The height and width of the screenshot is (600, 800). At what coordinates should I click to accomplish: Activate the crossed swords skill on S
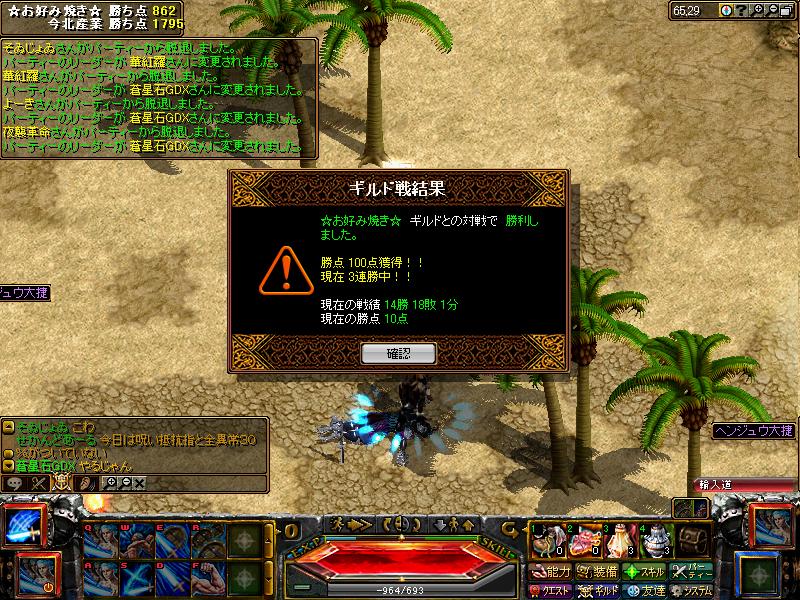pos(135,580)
